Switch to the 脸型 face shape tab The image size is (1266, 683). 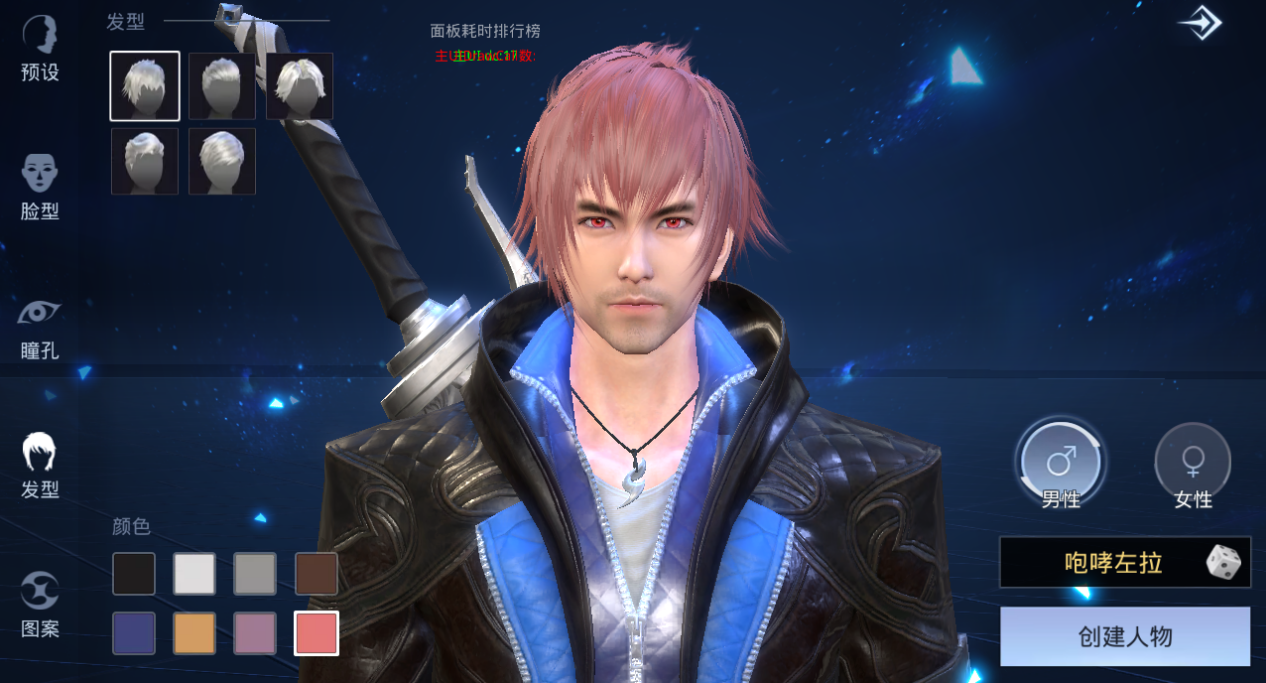tap(40, 186)
